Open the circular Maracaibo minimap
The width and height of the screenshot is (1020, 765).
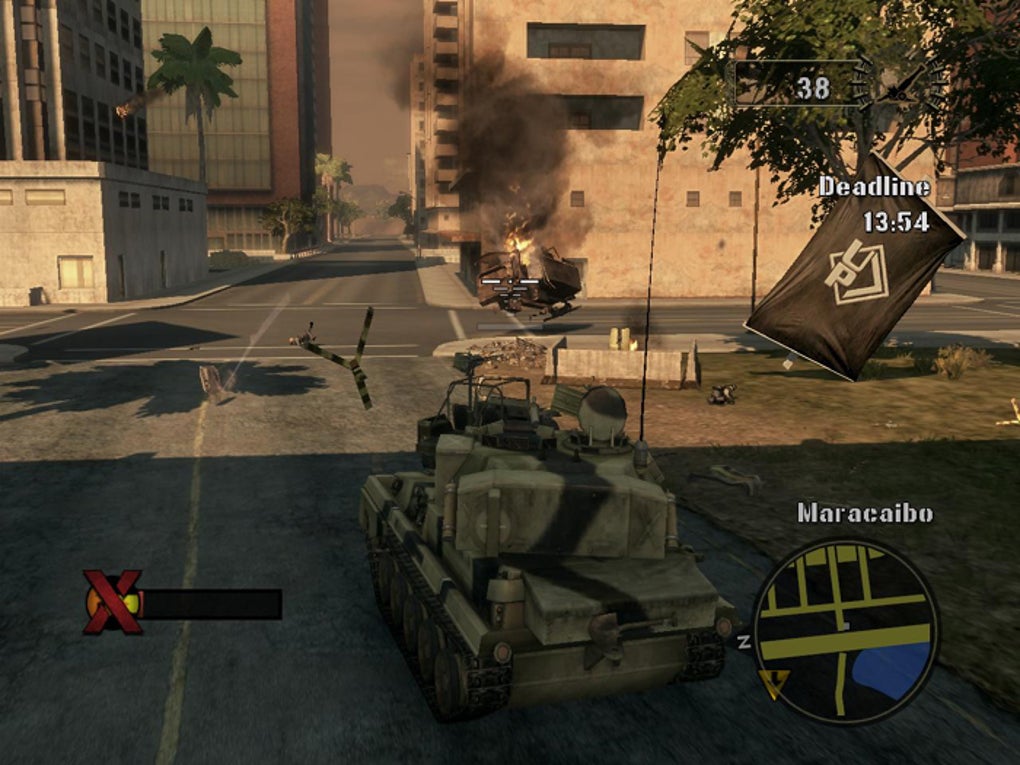pyautogui.click(x=845, y=629)
